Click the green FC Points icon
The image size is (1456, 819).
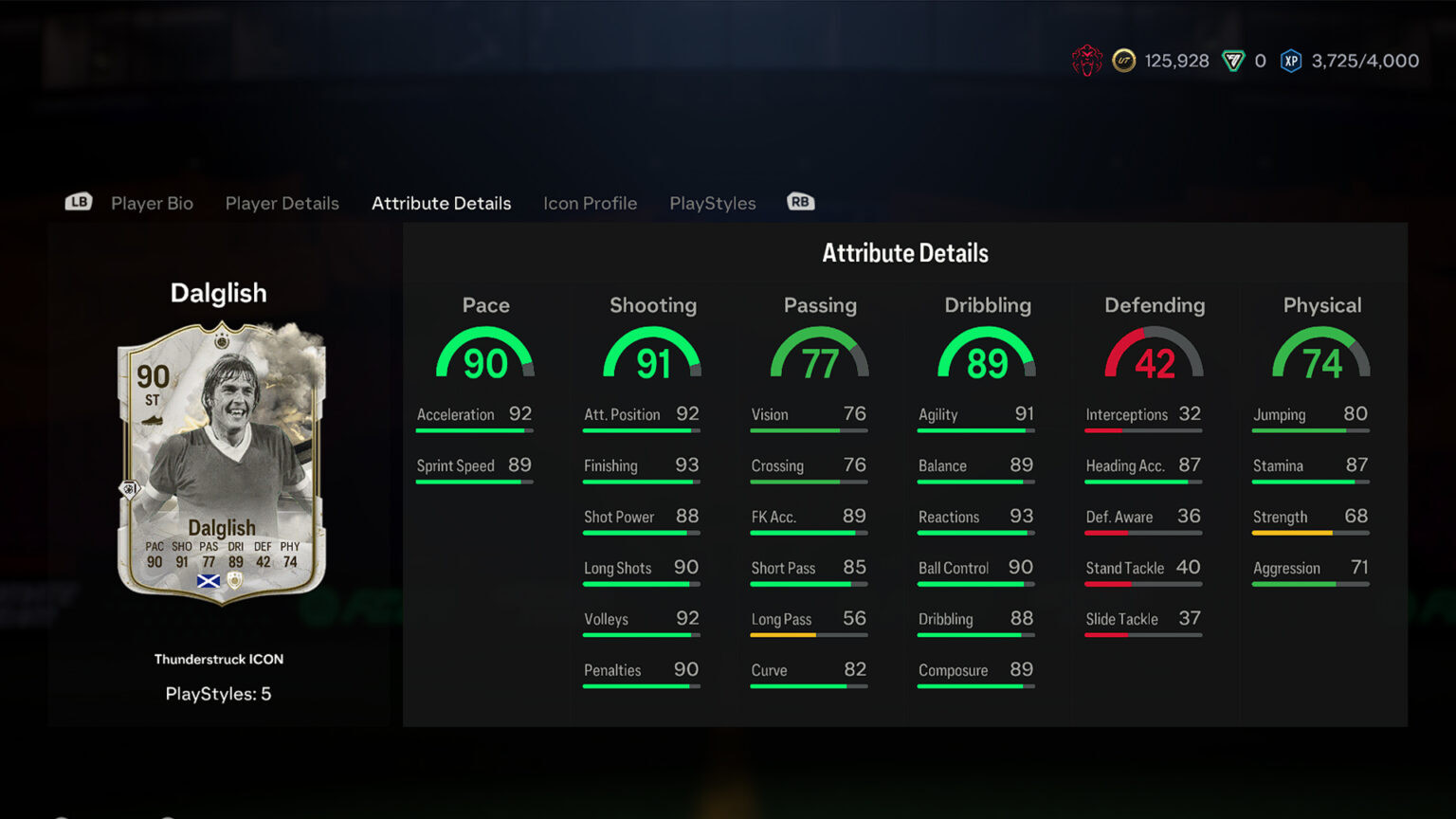pos(1232,60)
